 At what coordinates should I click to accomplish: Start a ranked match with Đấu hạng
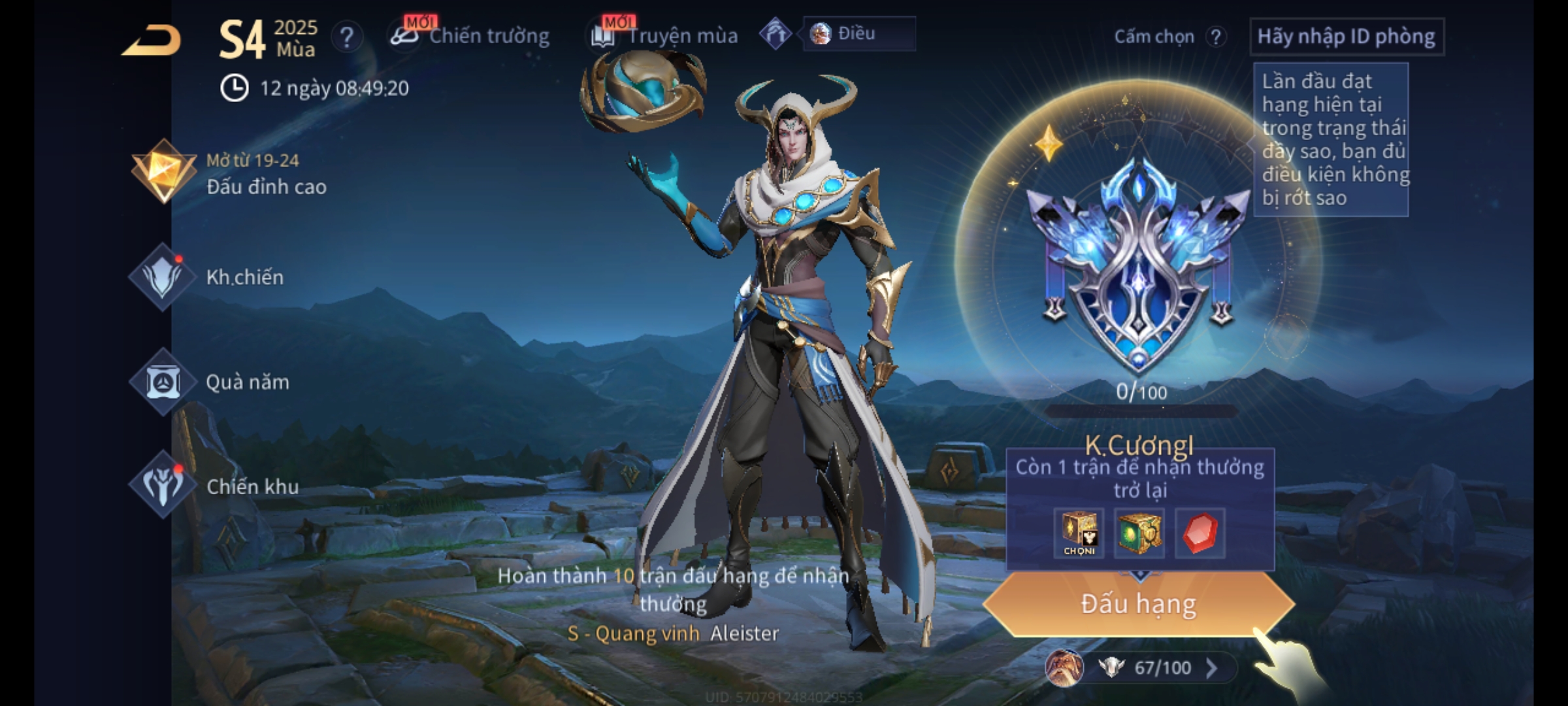point(1138,604)
